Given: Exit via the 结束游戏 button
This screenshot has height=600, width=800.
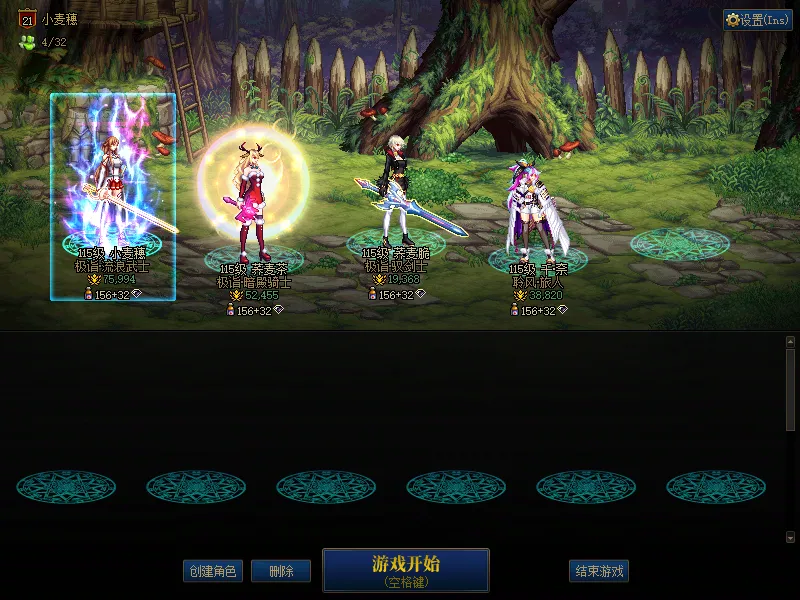Looking at the screenshot, I should pos(599,571).
